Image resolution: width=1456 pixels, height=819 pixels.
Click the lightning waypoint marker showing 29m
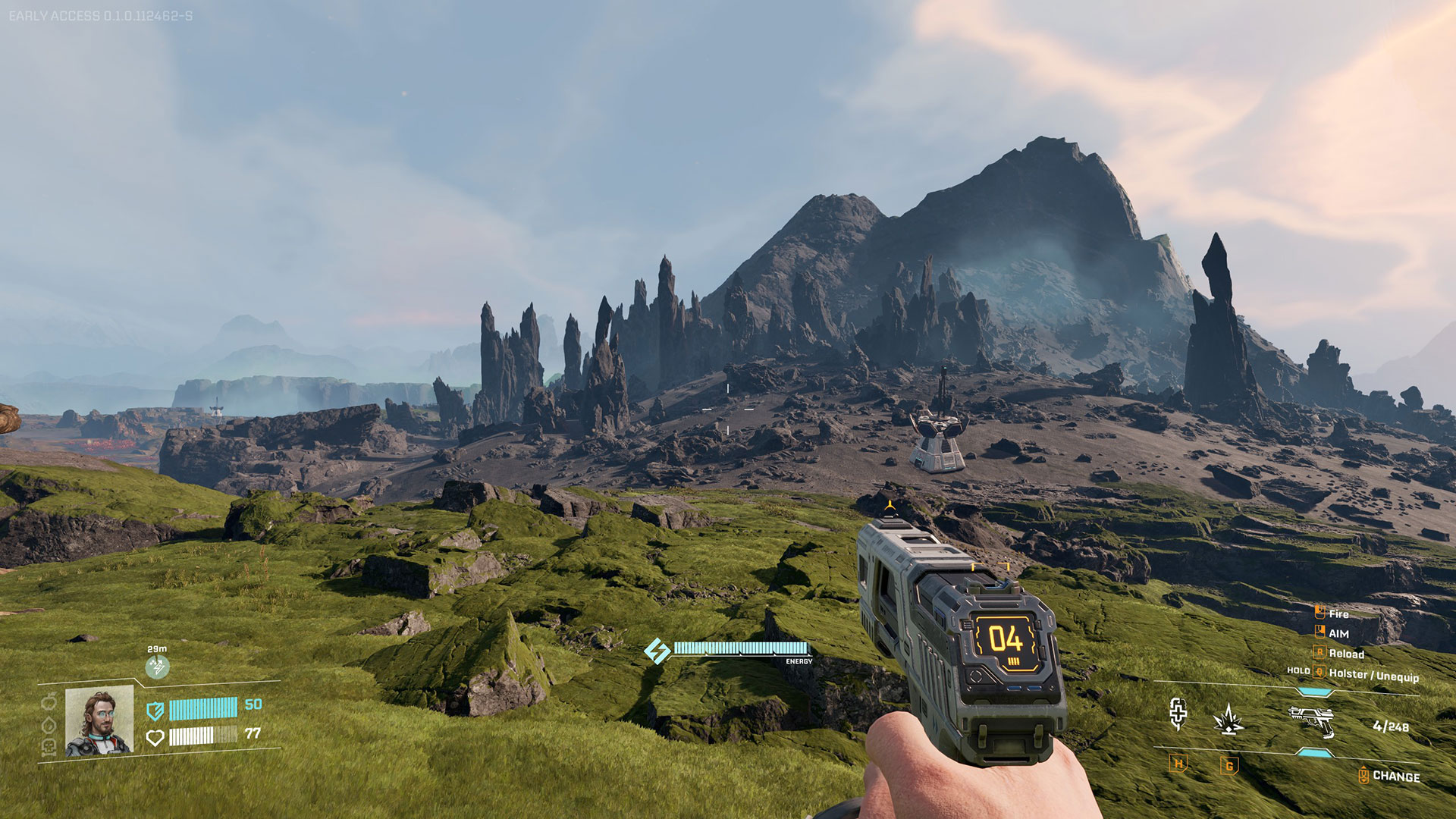pos(157,667)
